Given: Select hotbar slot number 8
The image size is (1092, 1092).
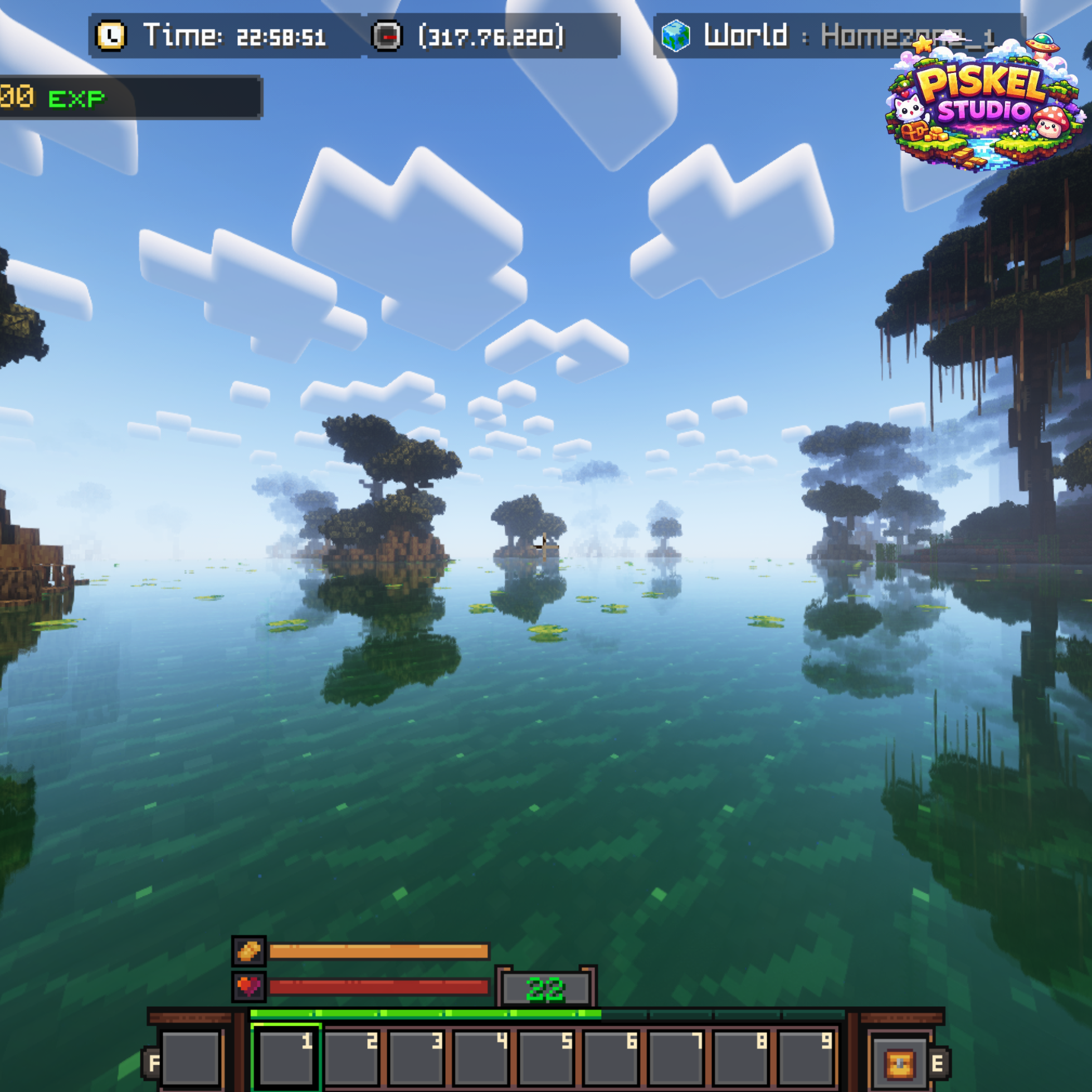Looking at the screenshot, I should tap(741, 1058).
